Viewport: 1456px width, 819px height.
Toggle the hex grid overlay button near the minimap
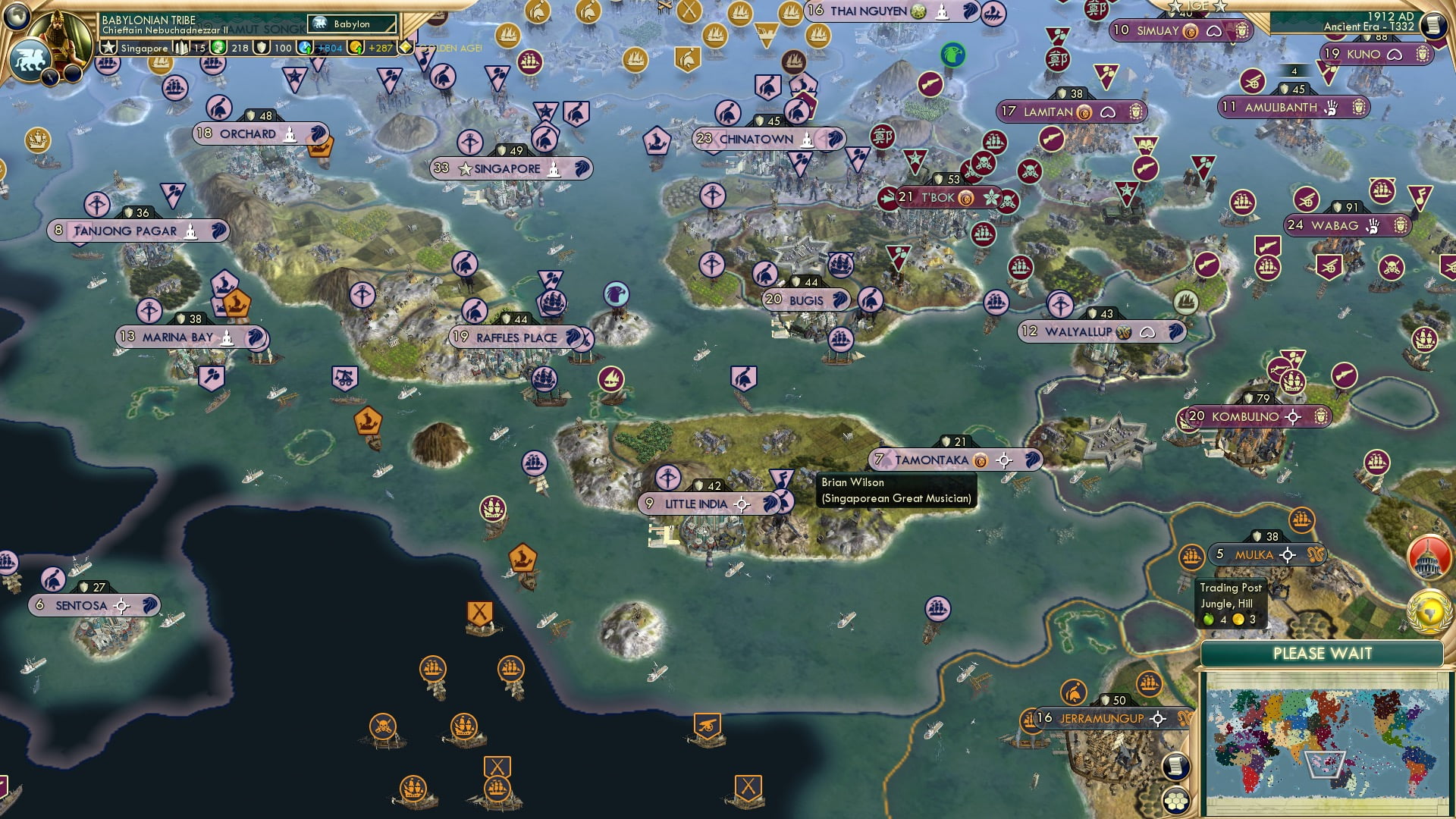click(x=1175, y=802)
